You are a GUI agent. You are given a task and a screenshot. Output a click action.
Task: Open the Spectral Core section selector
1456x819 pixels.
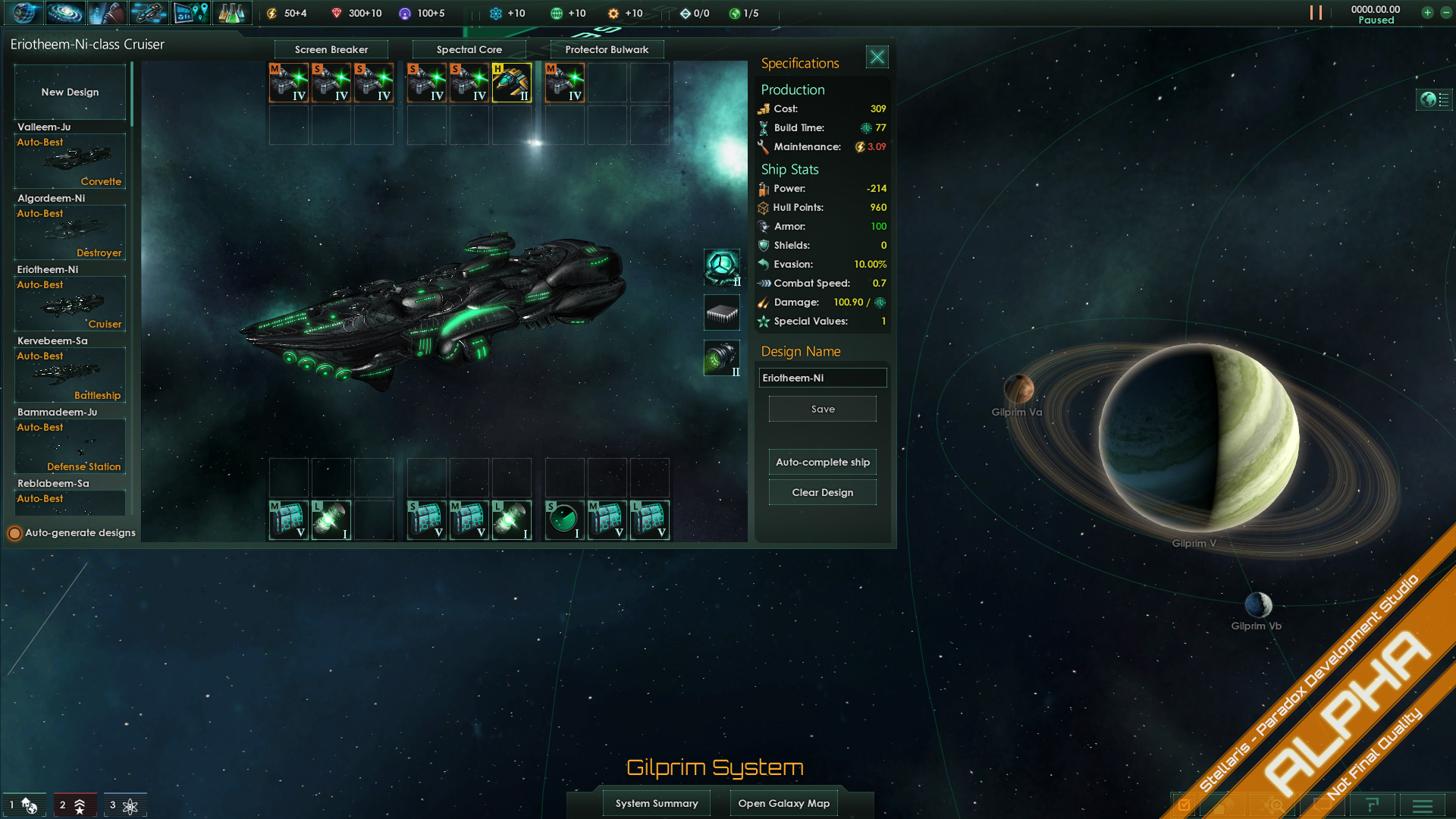469,50
